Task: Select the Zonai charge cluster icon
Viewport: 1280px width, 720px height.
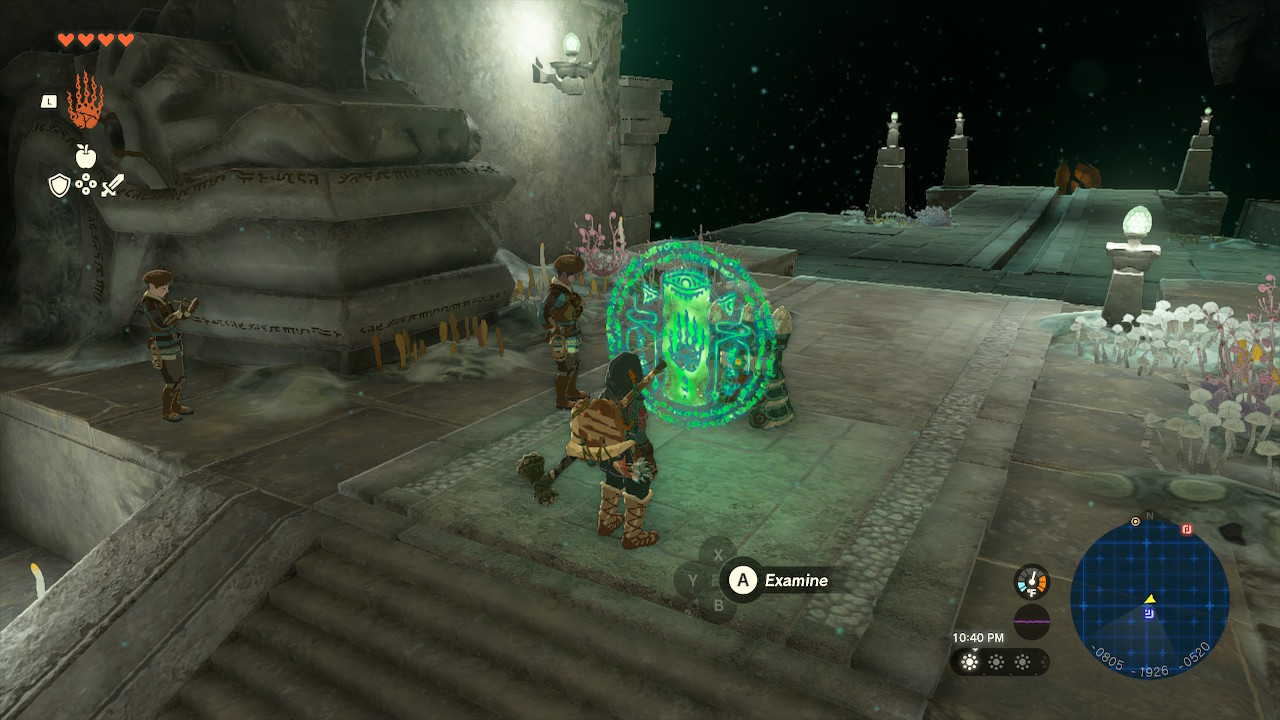Action: coord(86,184)
